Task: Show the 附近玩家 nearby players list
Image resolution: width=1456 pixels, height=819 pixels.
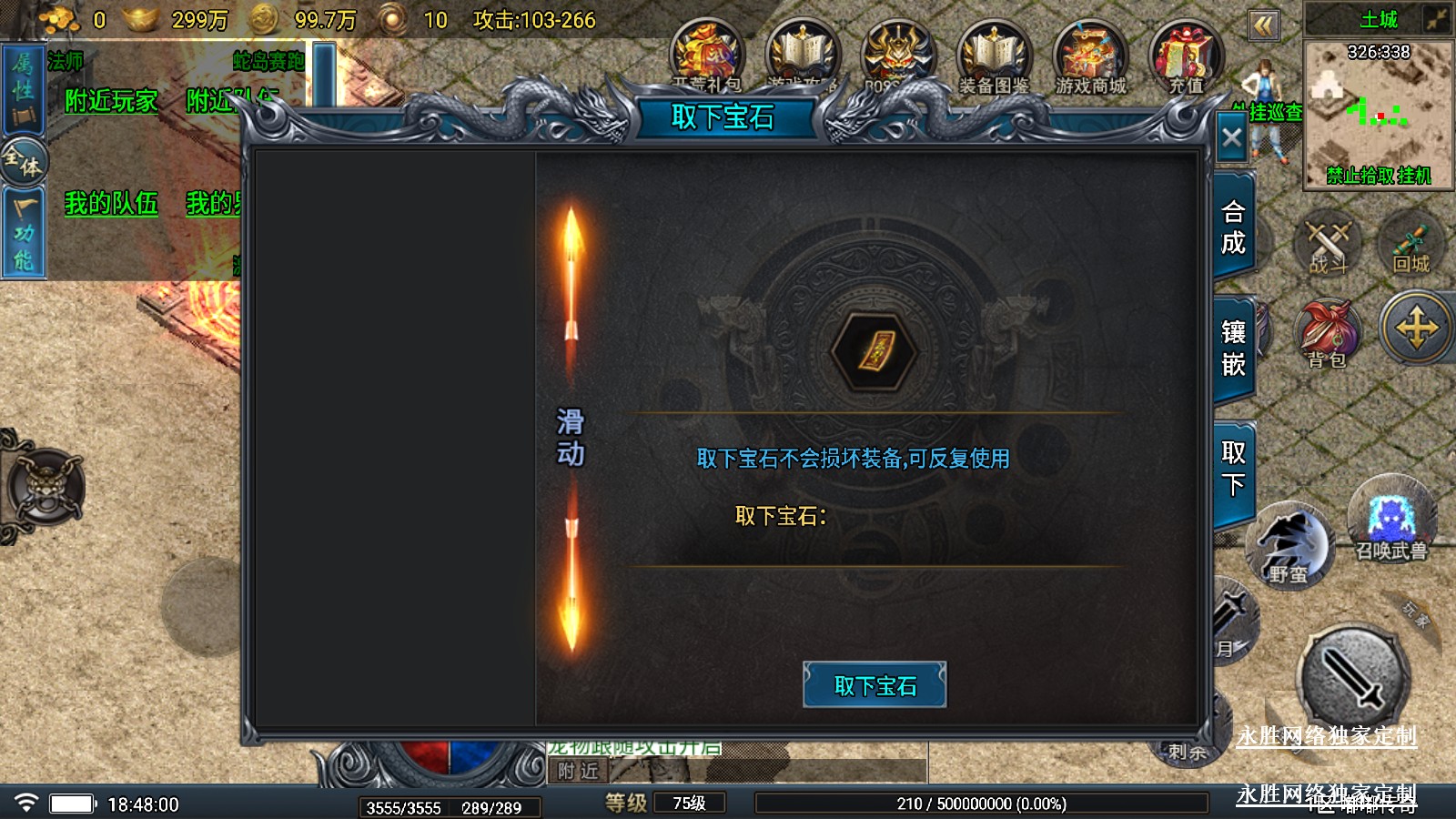Action: [111, 100]
